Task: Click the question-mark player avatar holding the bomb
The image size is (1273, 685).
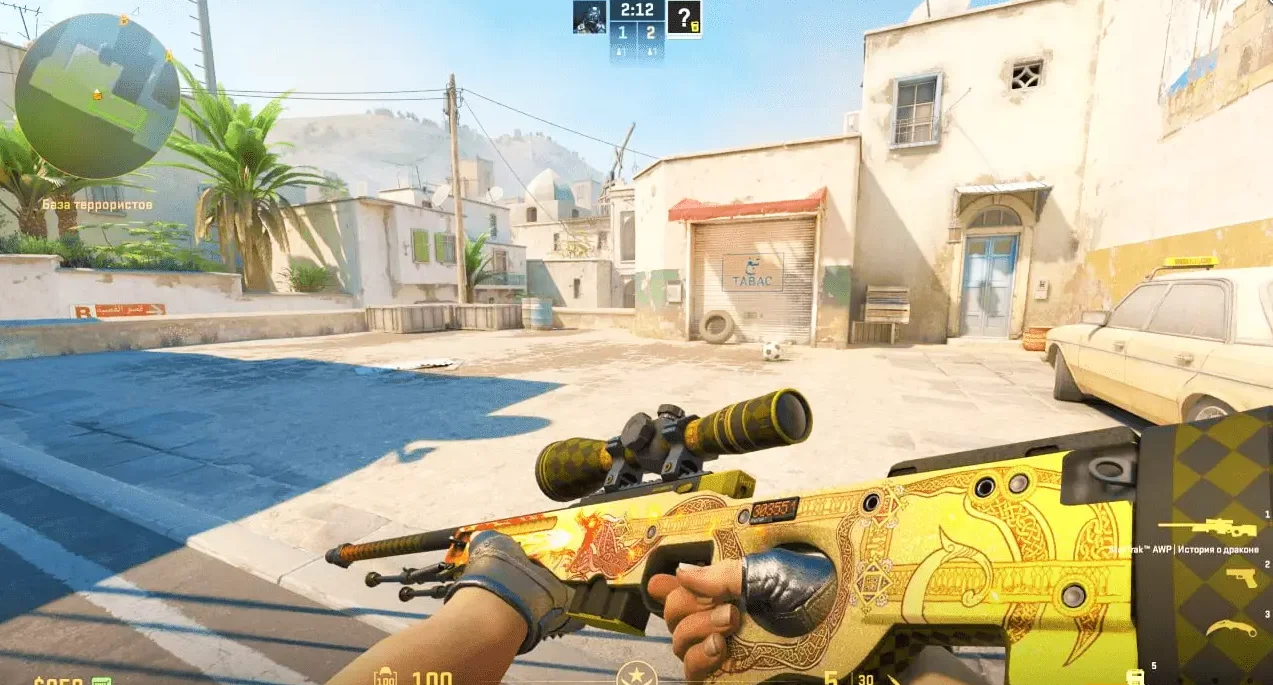Action: [x=684, y=17]
